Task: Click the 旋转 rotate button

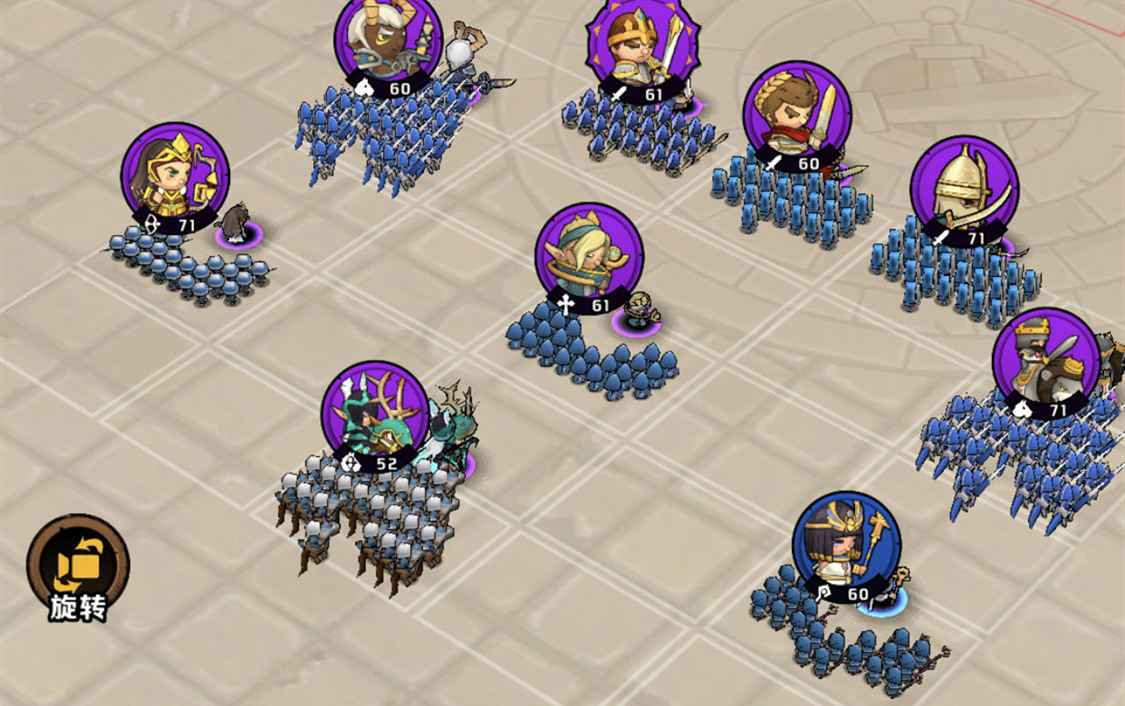Action: click(x=77, y=567)
